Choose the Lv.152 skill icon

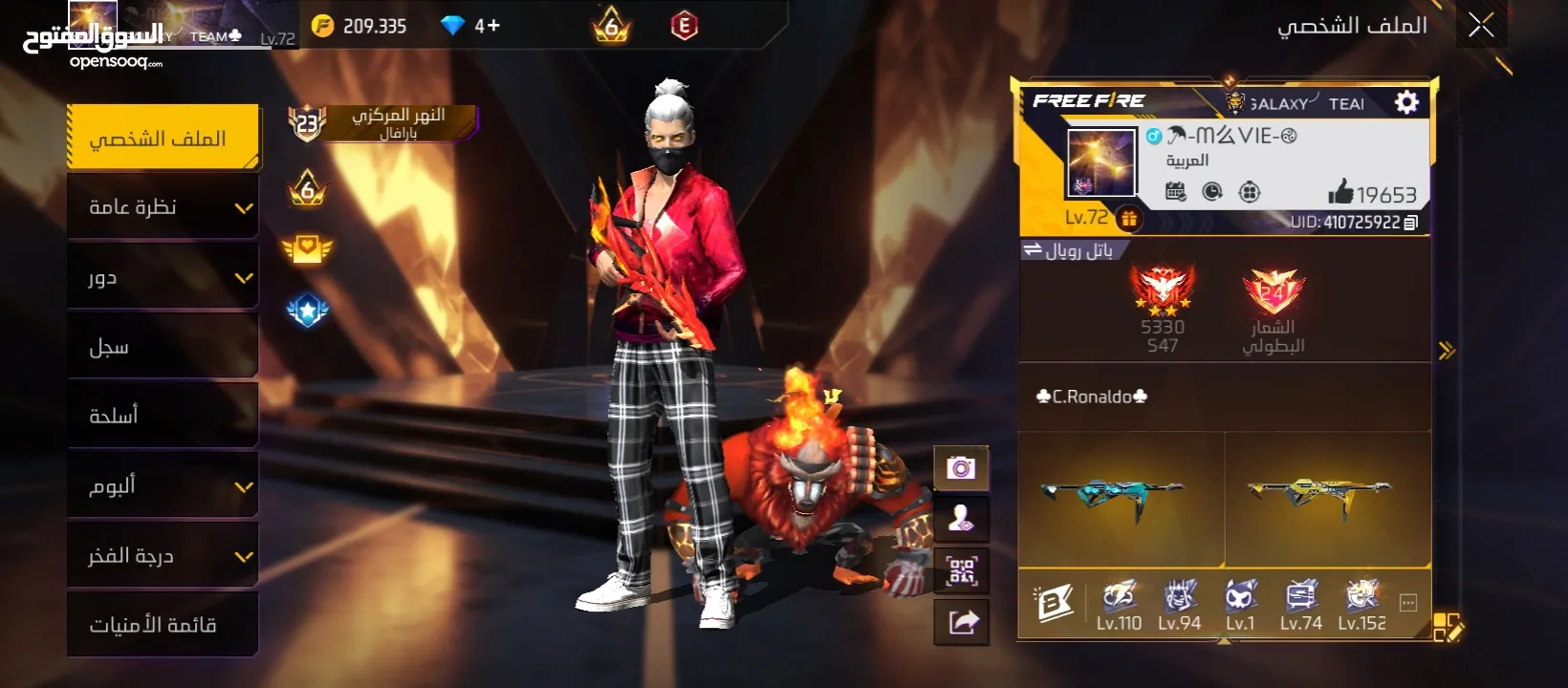(x=1361, y=605)
